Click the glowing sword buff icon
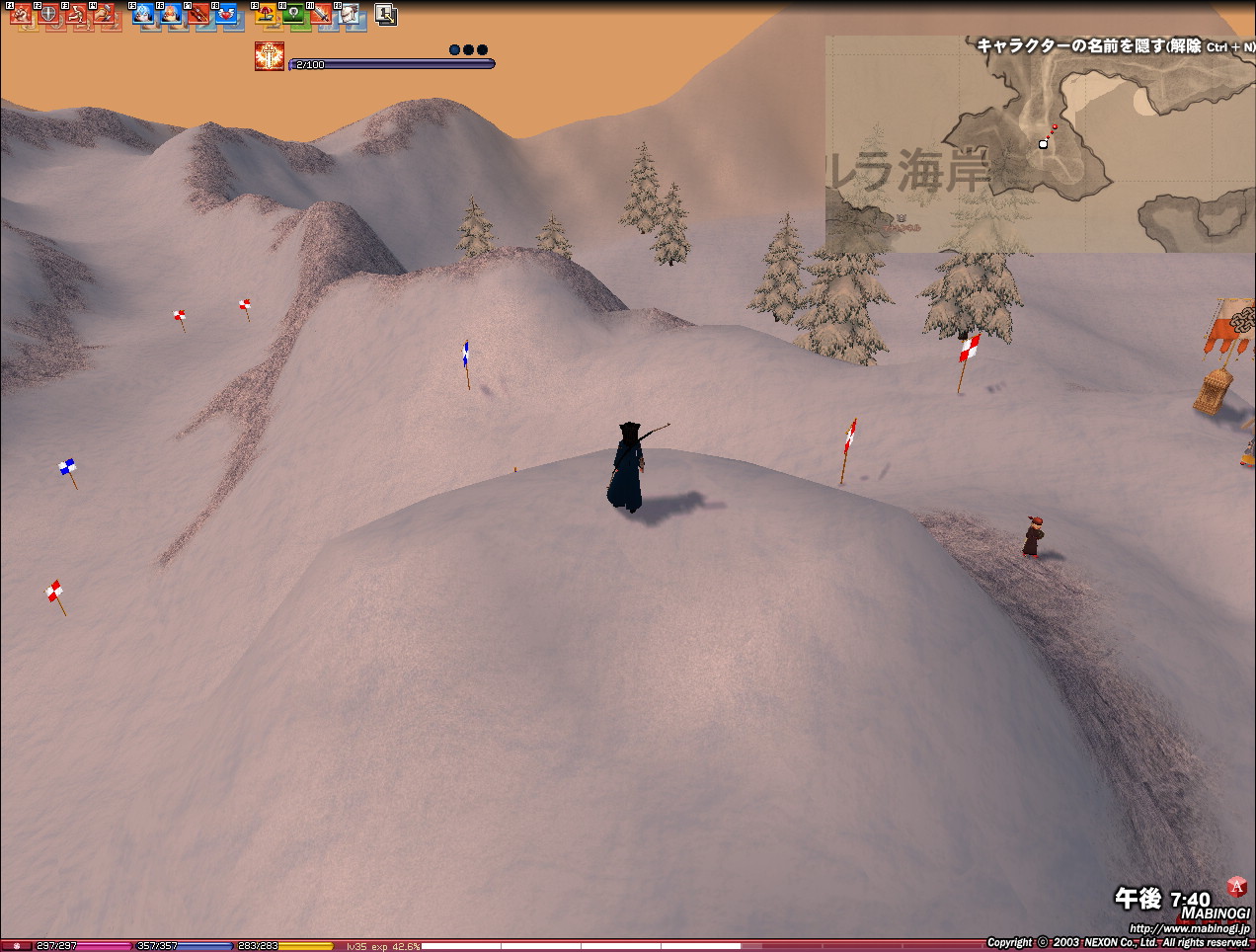This screenshot has width=1256, height=952. pyautogui.click(x=269, y=56)
